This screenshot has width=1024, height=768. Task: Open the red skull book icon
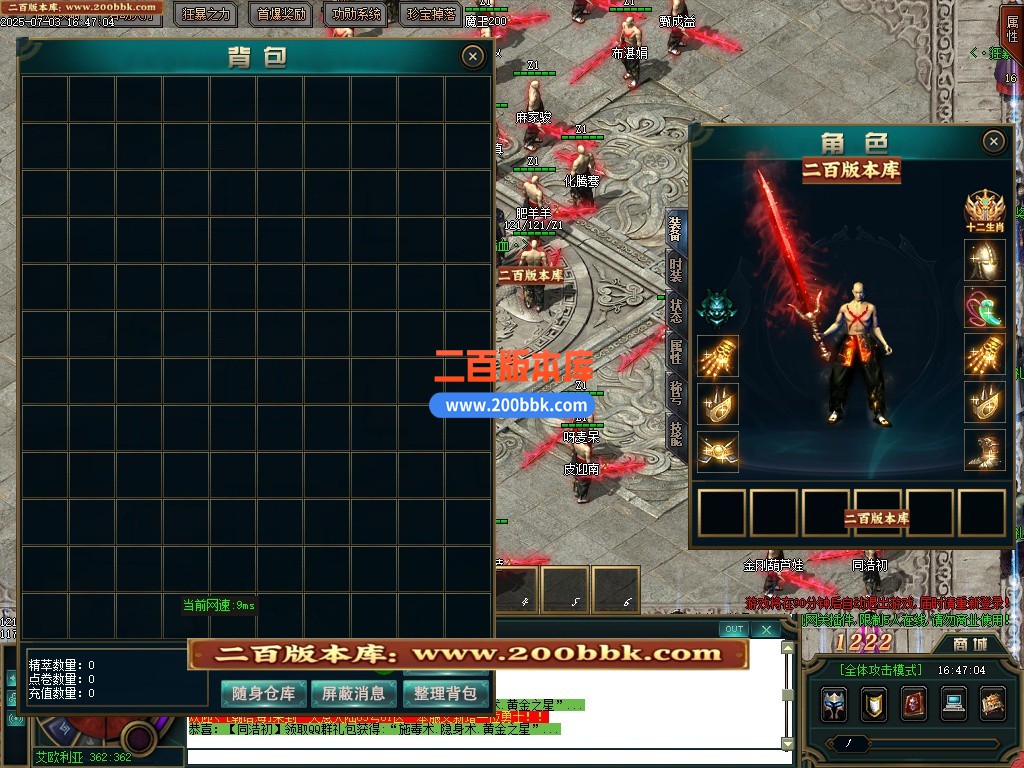pos(913,704)
